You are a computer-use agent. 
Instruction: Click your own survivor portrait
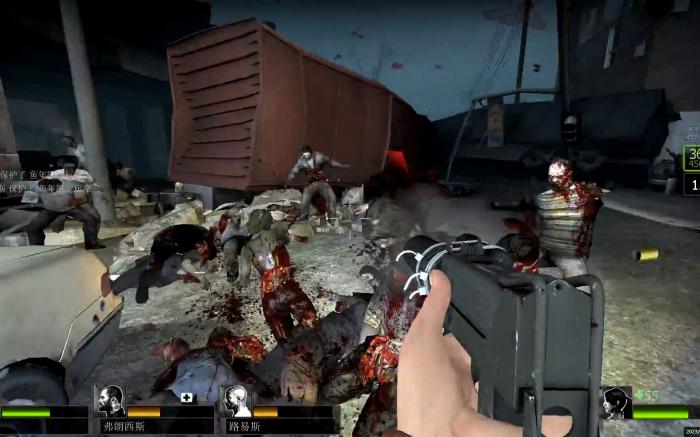[x=616, y=402]
